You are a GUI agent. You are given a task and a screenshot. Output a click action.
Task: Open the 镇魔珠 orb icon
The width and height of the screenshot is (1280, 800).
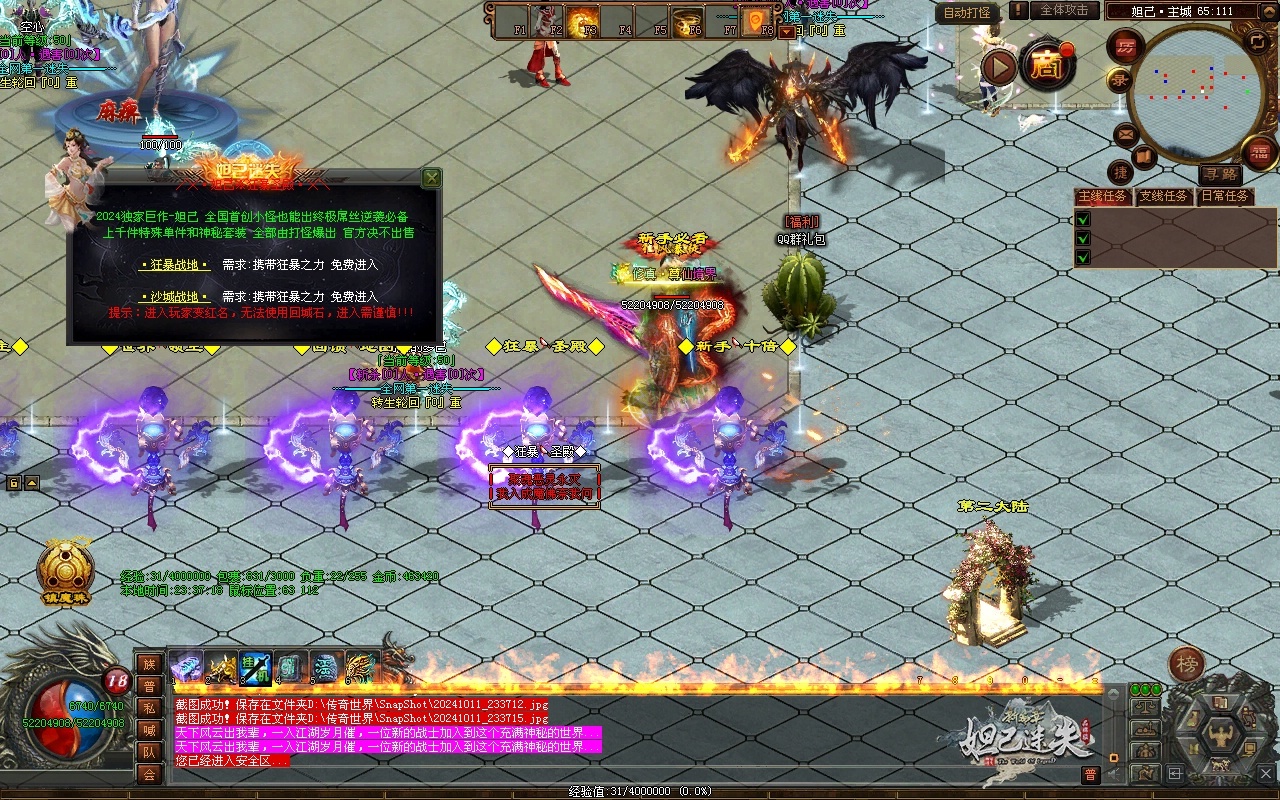65,572
